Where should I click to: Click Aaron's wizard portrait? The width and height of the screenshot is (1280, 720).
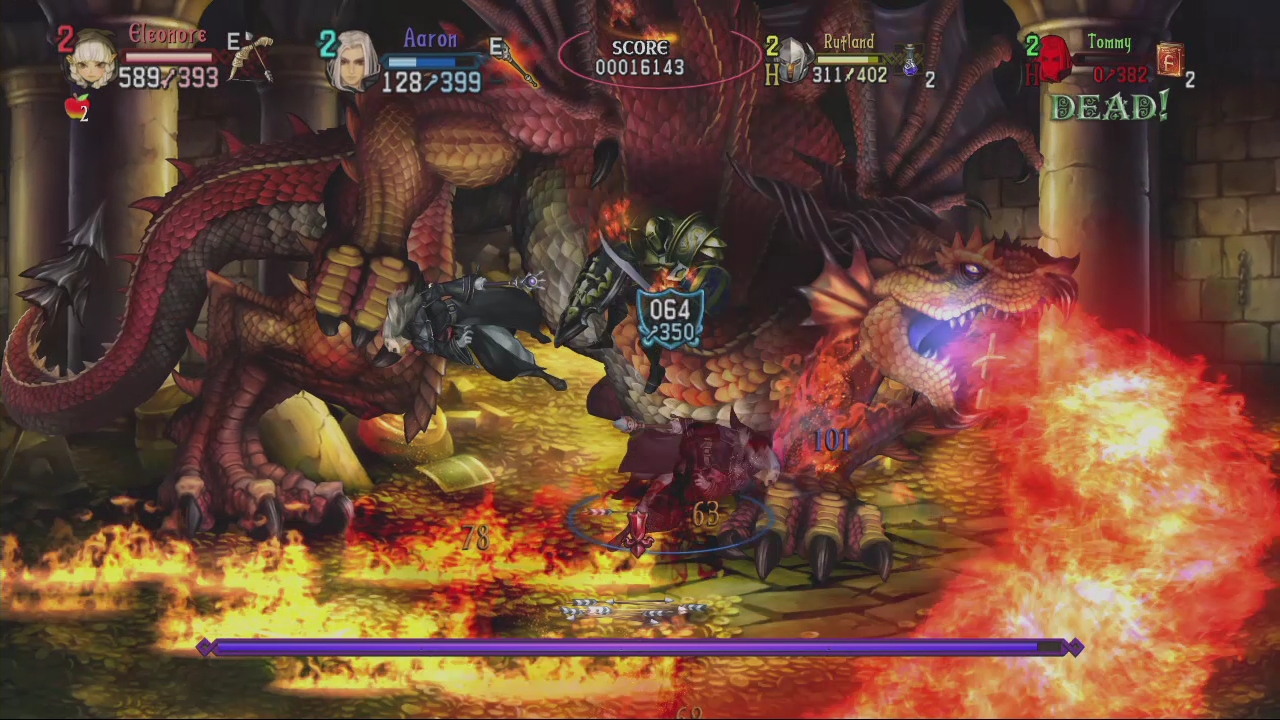(x=354, y=62)
